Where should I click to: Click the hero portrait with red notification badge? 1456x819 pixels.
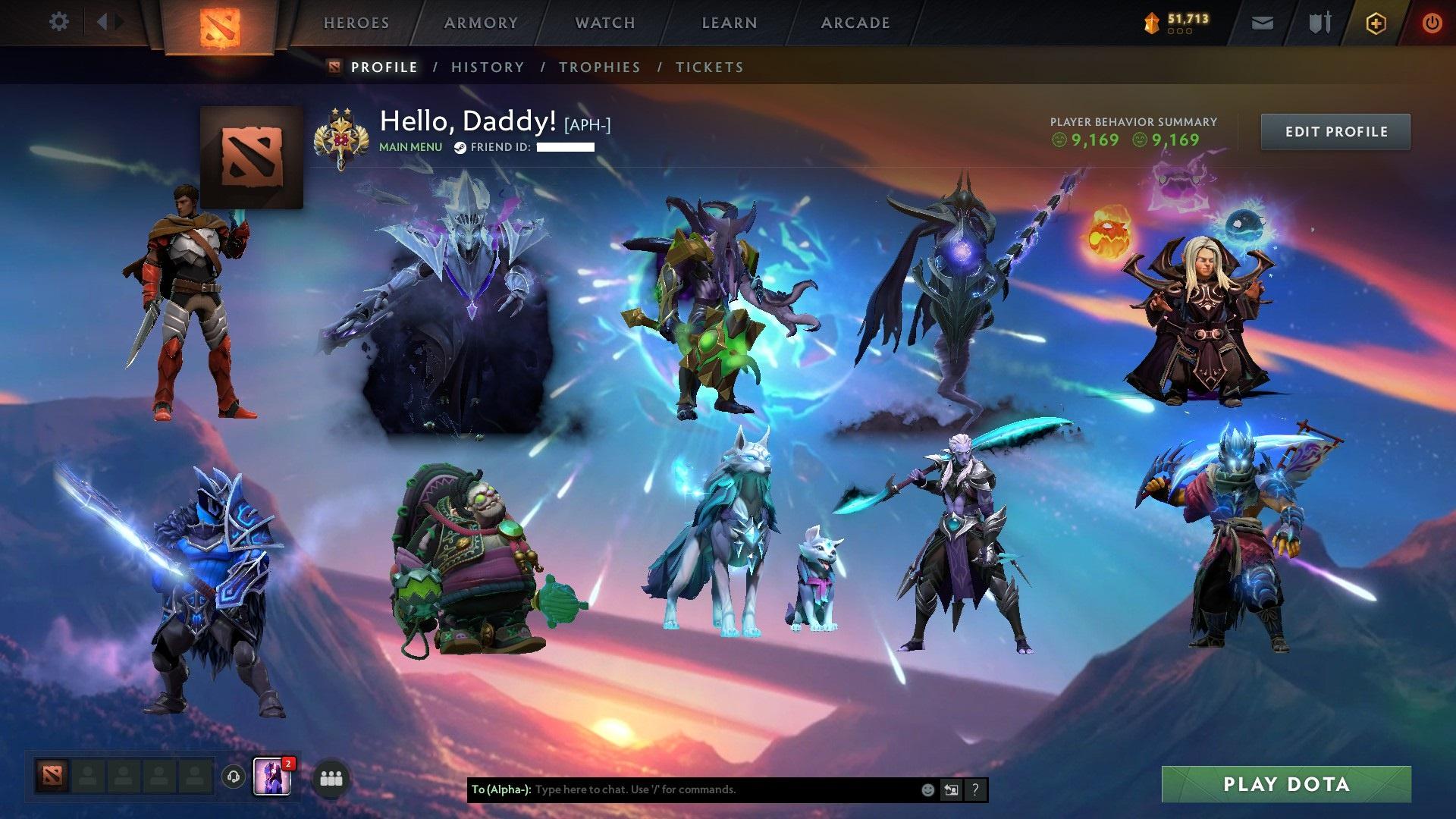click(273, 777)
